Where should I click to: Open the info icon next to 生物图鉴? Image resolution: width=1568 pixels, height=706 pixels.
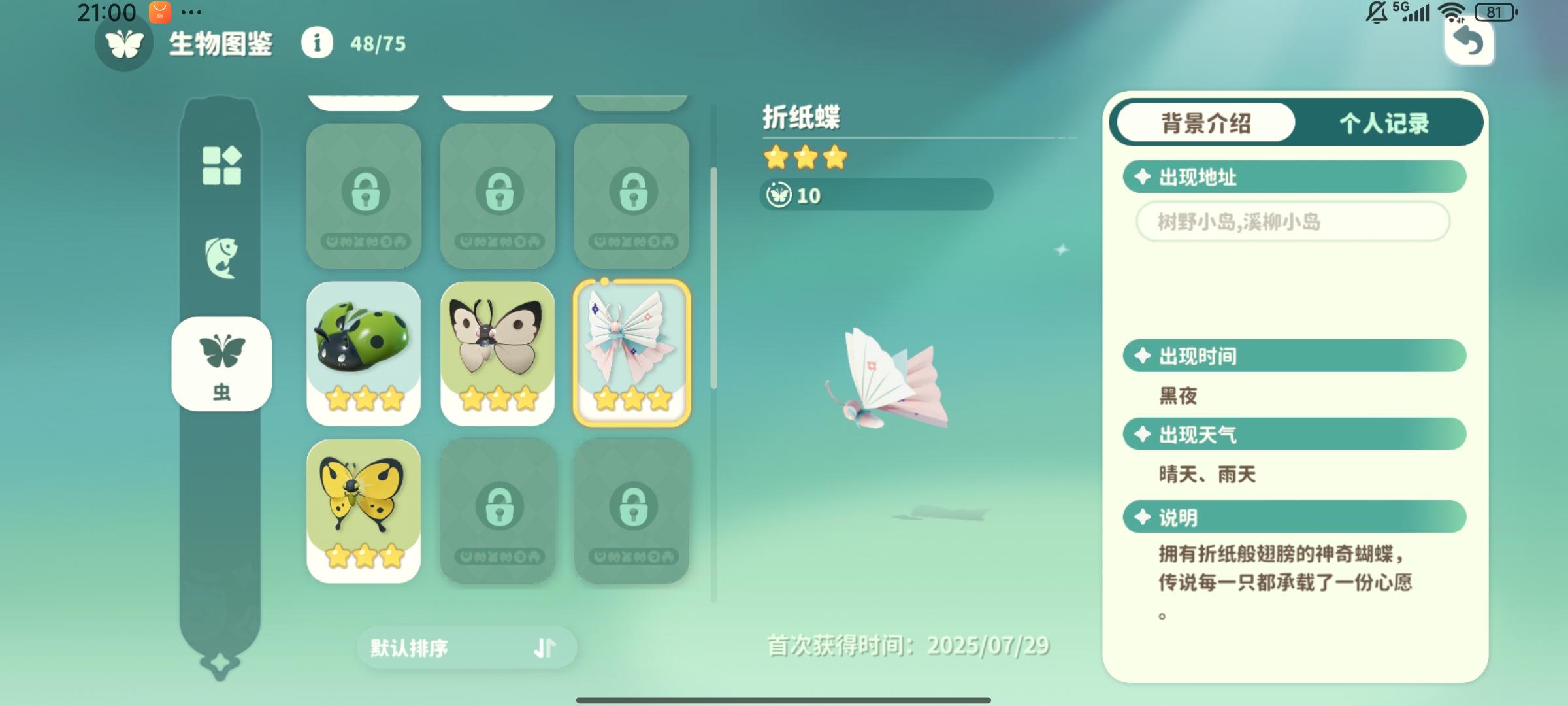click(318, 44)
